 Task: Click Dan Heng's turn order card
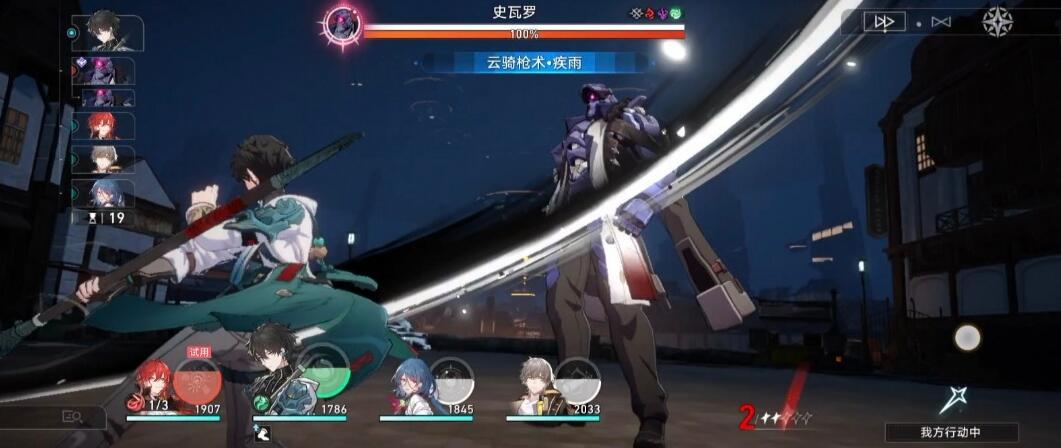click(108, 33)
